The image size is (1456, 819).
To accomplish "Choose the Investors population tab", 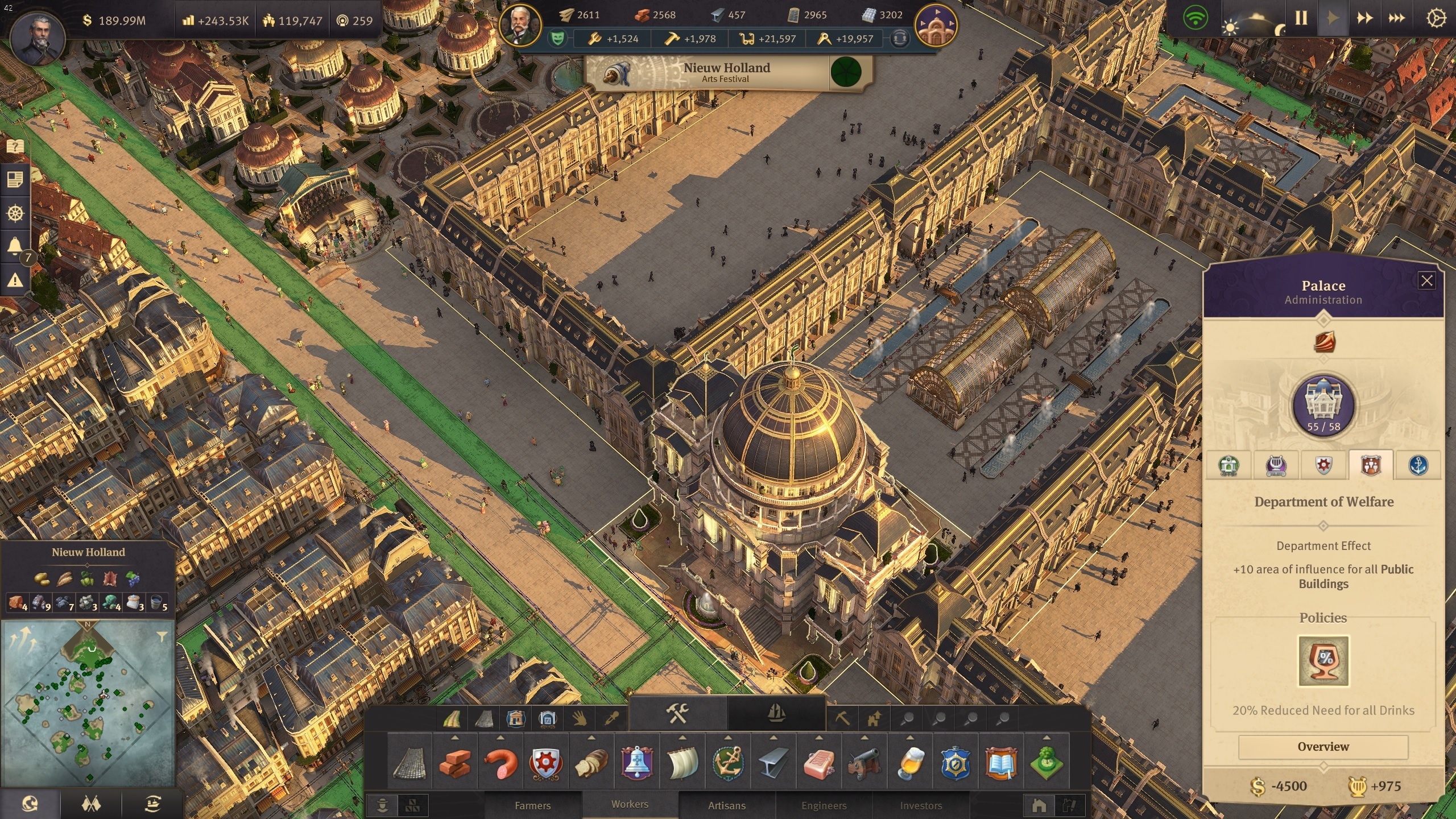I will (x=921, y=805).
